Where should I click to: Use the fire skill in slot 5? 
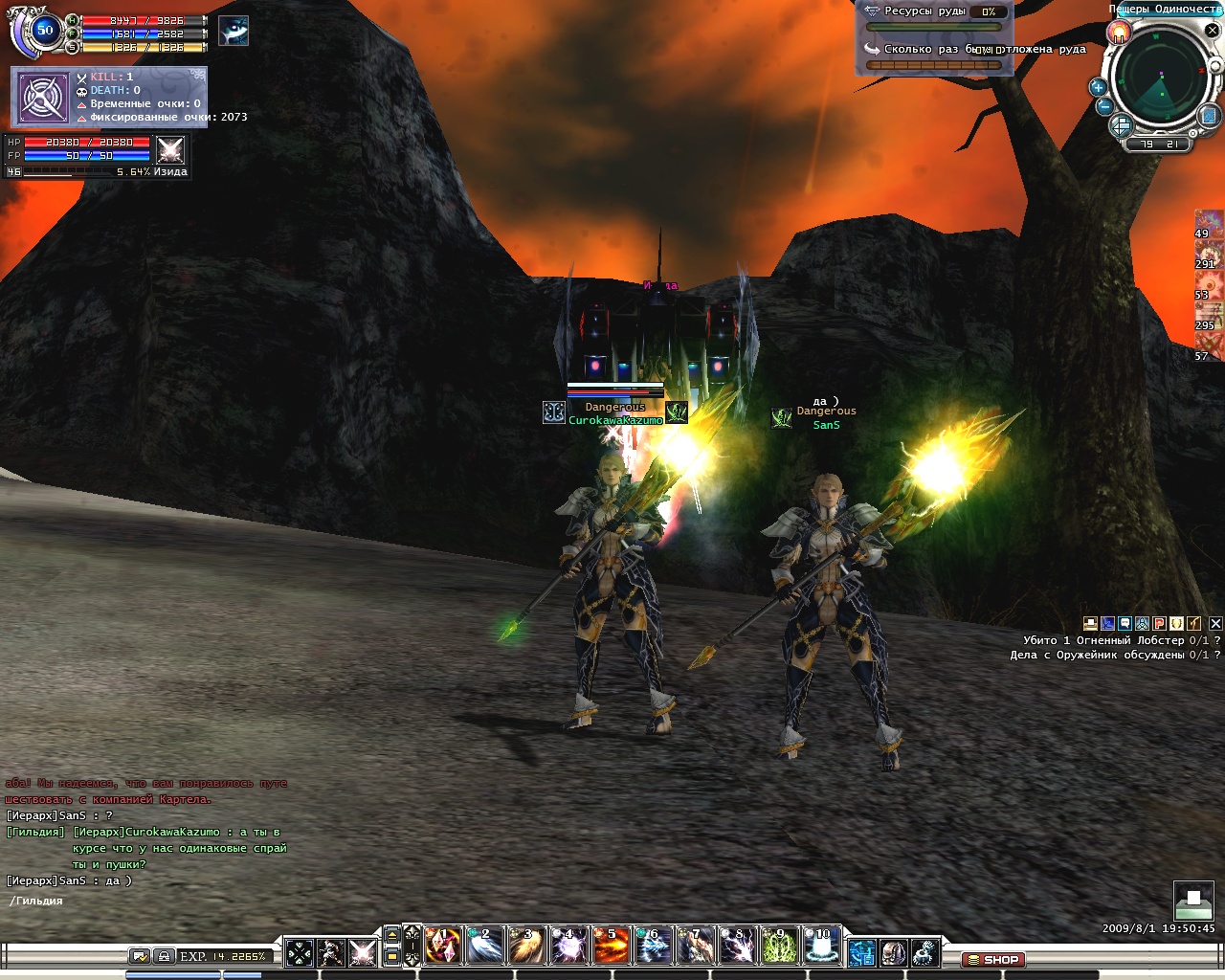click(x=612, y=947)
